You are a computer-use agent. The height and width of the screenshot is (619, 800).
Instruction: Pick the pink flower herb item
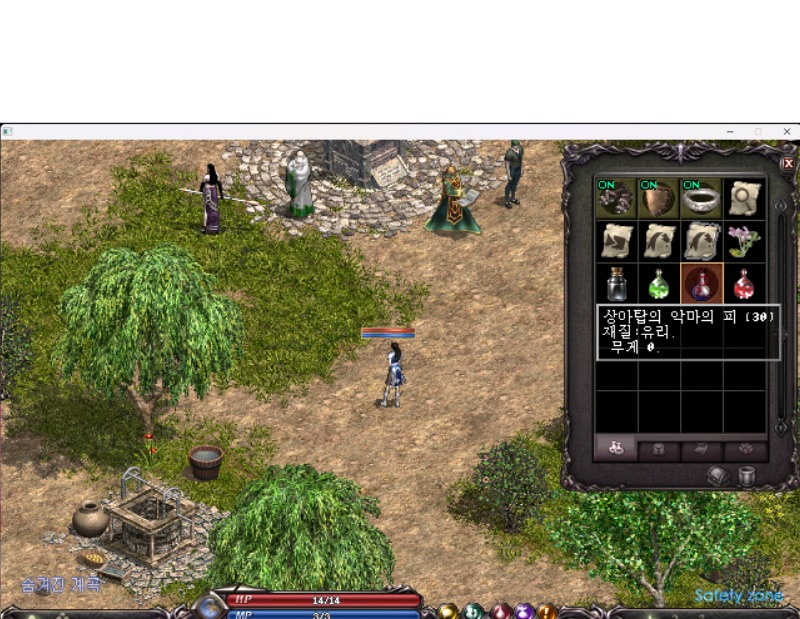[x=745, y=241]
